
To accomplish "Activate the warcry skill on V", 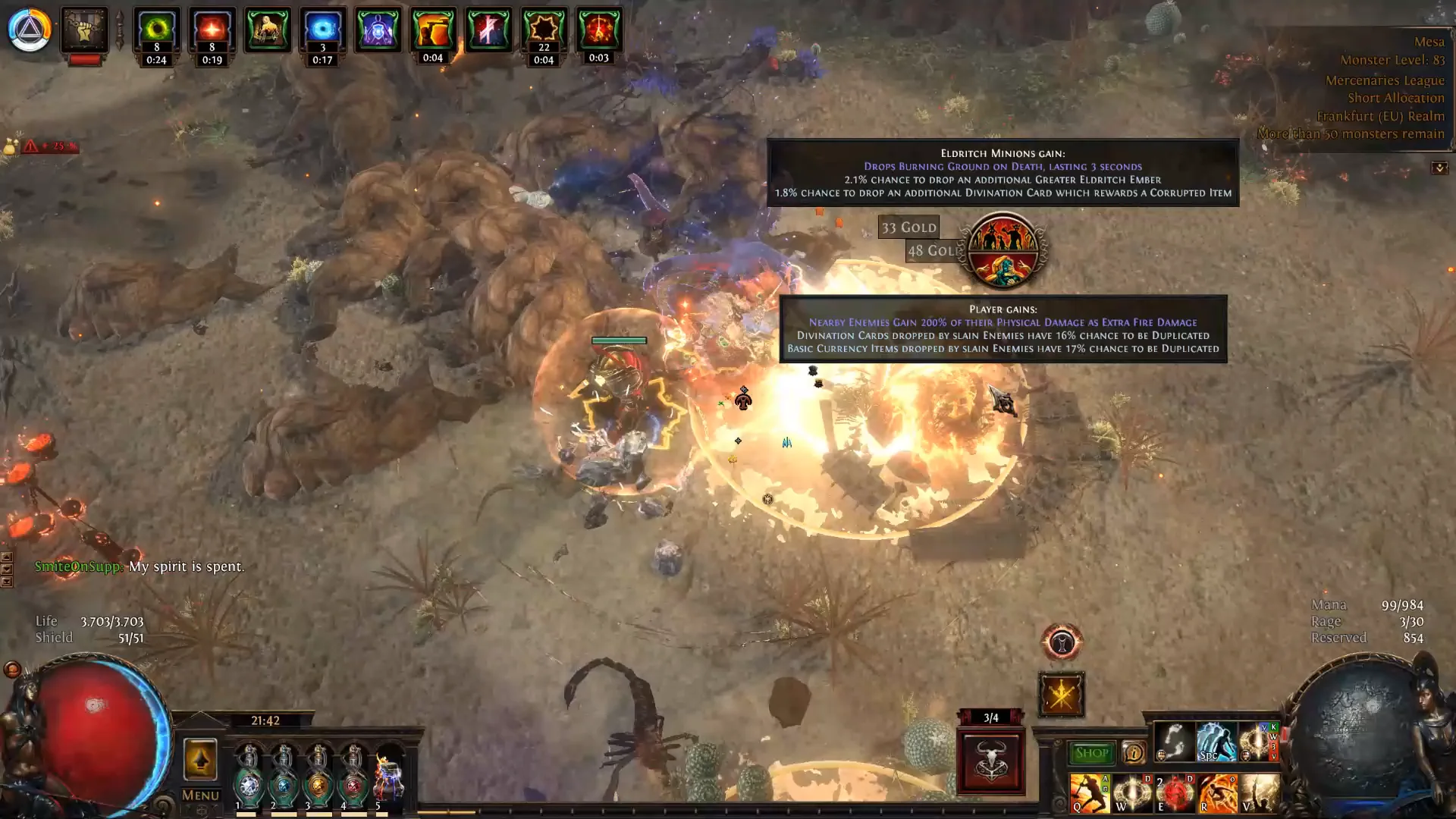I will [1259, 793].
